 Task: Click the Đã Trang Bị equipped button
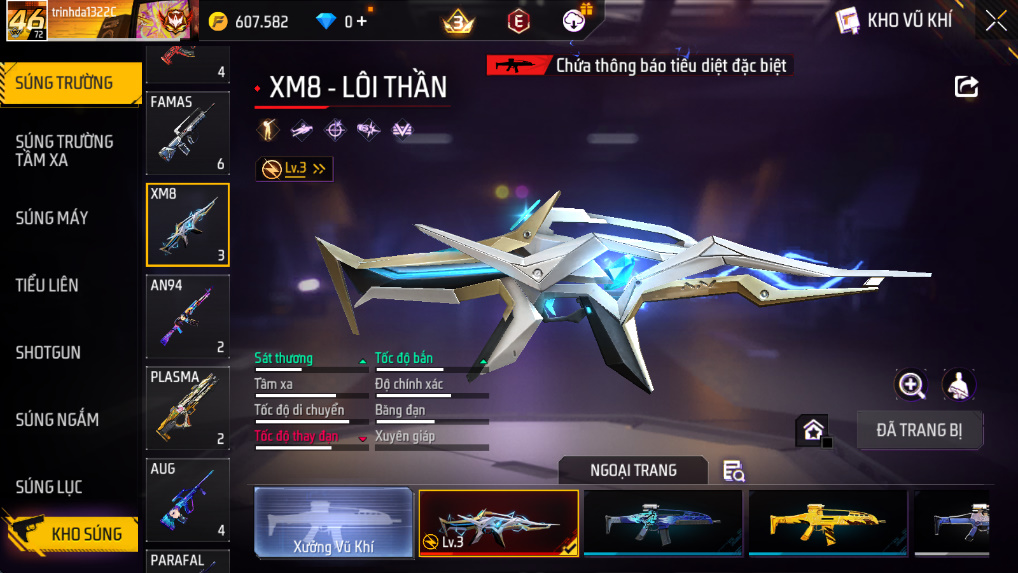pyautogui.click(x=919, y=430)
